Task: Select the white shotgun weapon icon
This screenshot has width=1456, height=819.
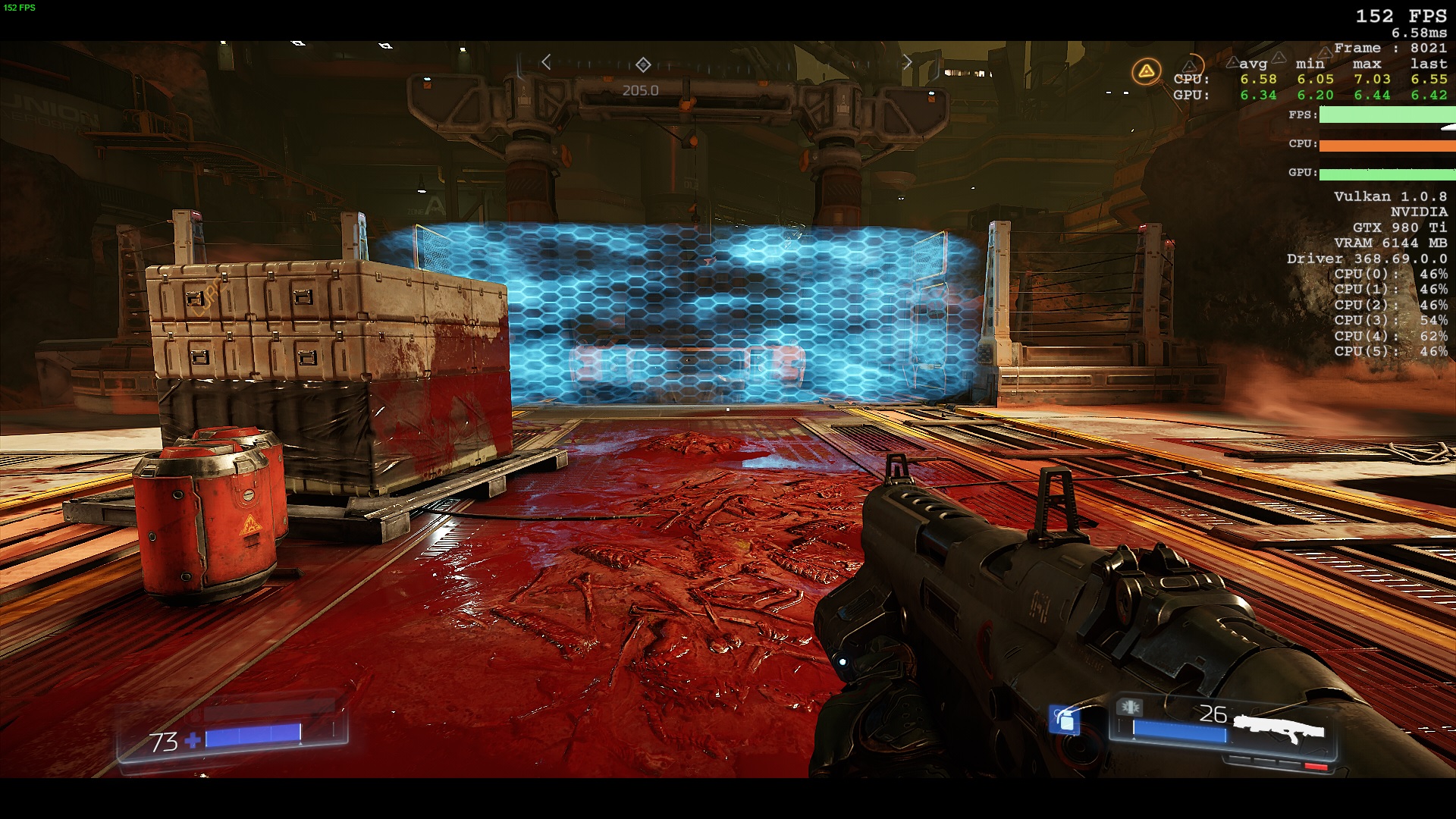Action: coord(1279,730)
